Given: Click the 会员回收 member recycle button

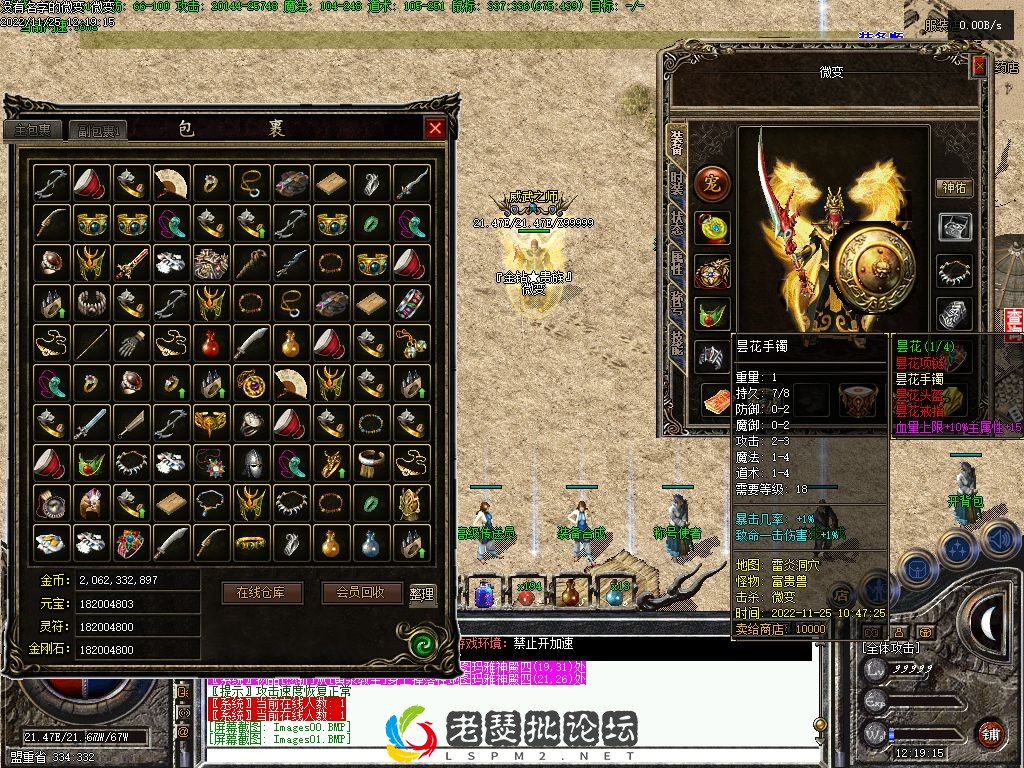Looking at the screenshot, I should tap(362, 592).
